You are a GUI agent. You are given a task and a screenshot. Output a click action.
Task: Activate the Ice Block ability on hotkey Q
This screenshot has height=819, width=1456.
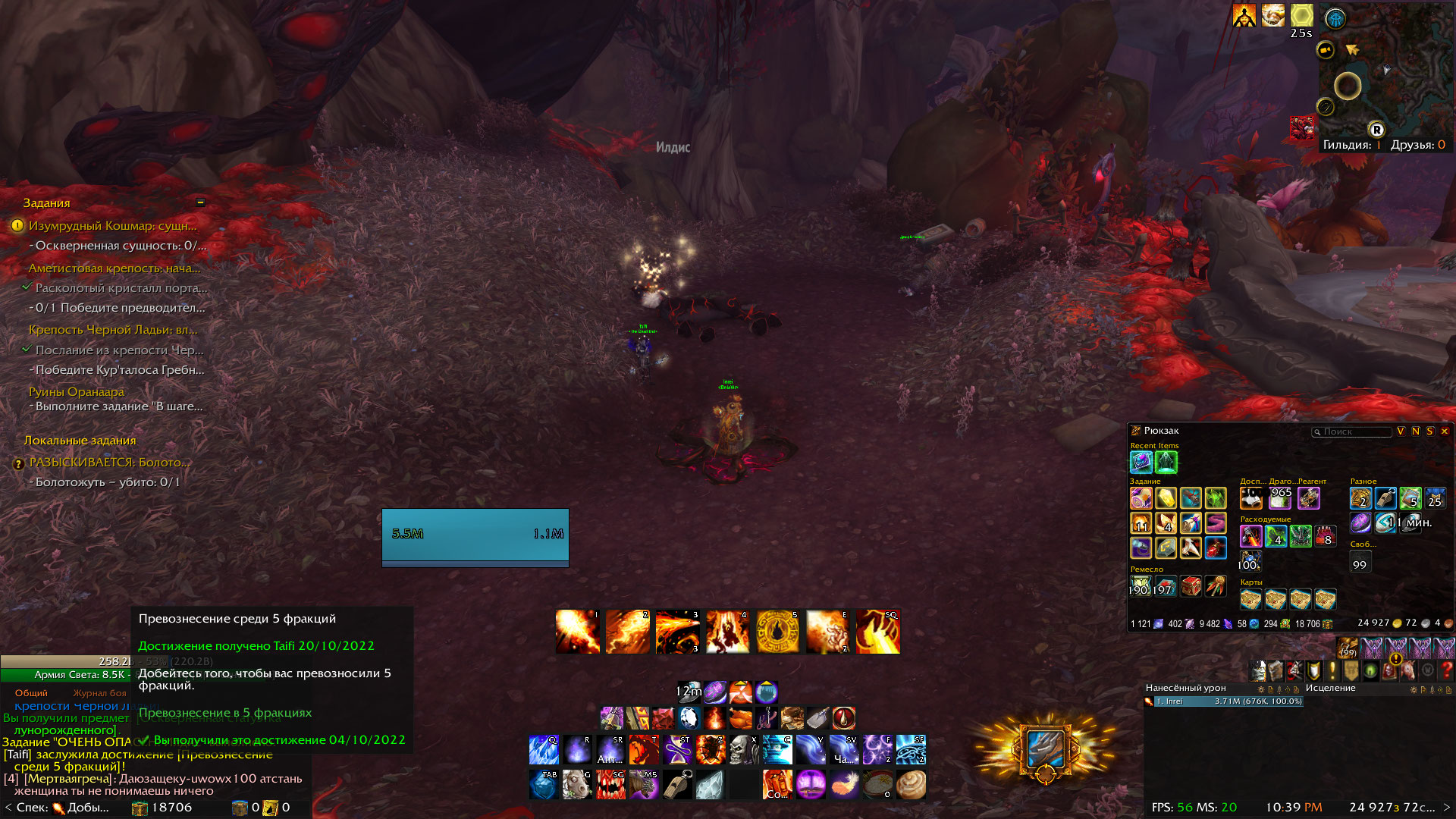(x=544, y=750)
